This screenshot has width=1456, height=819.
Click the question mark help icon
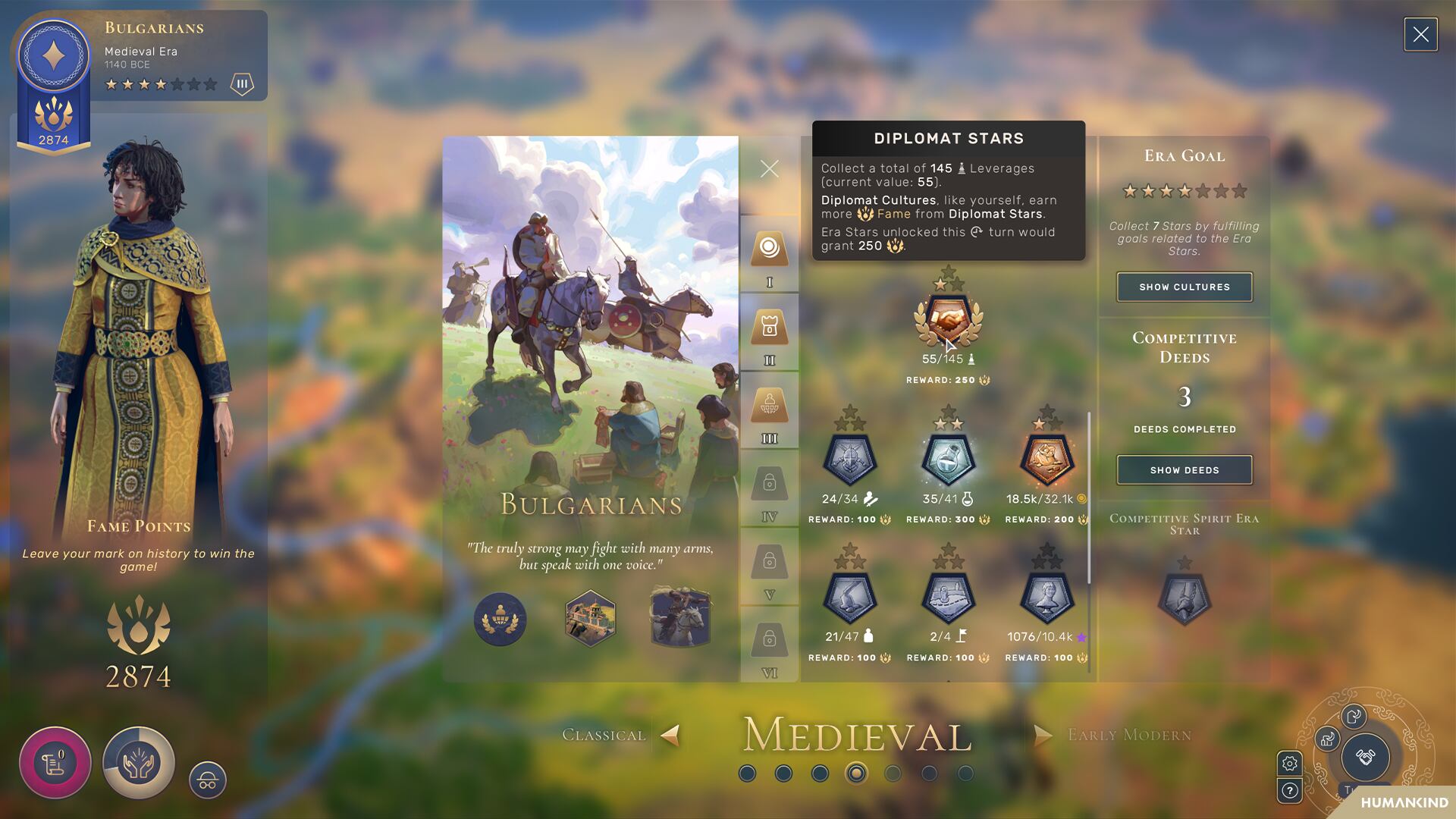pos(1289,792)
